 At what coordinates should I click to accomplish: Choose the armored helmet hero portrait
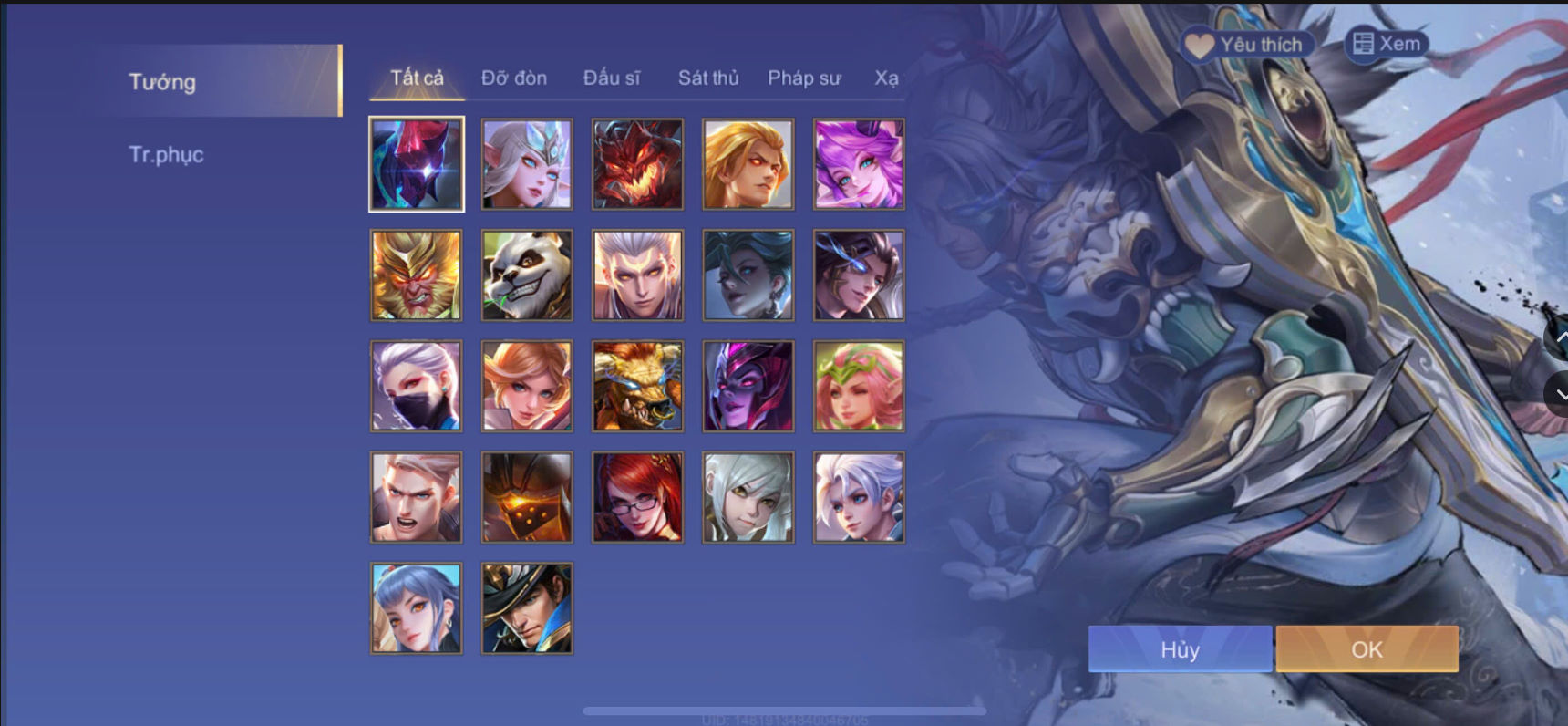click(526, 495)
